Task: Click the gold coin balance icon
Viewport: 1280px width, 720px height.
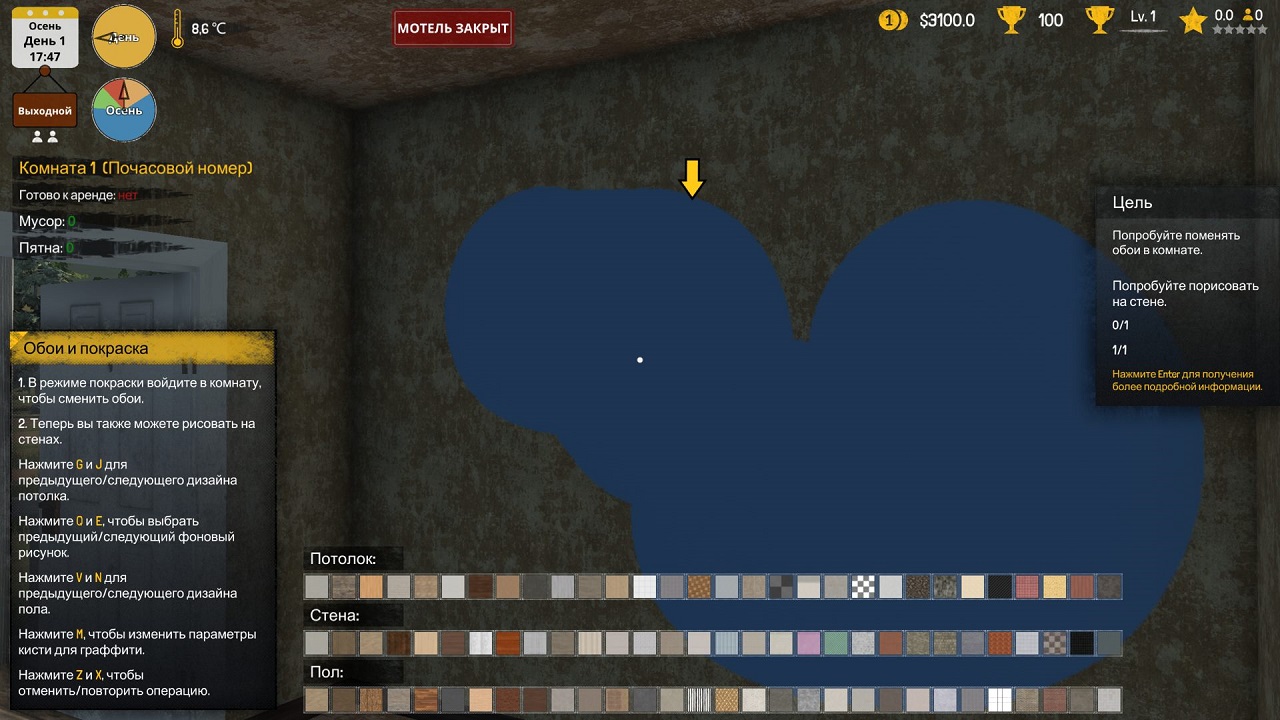Action: [894, 19]
